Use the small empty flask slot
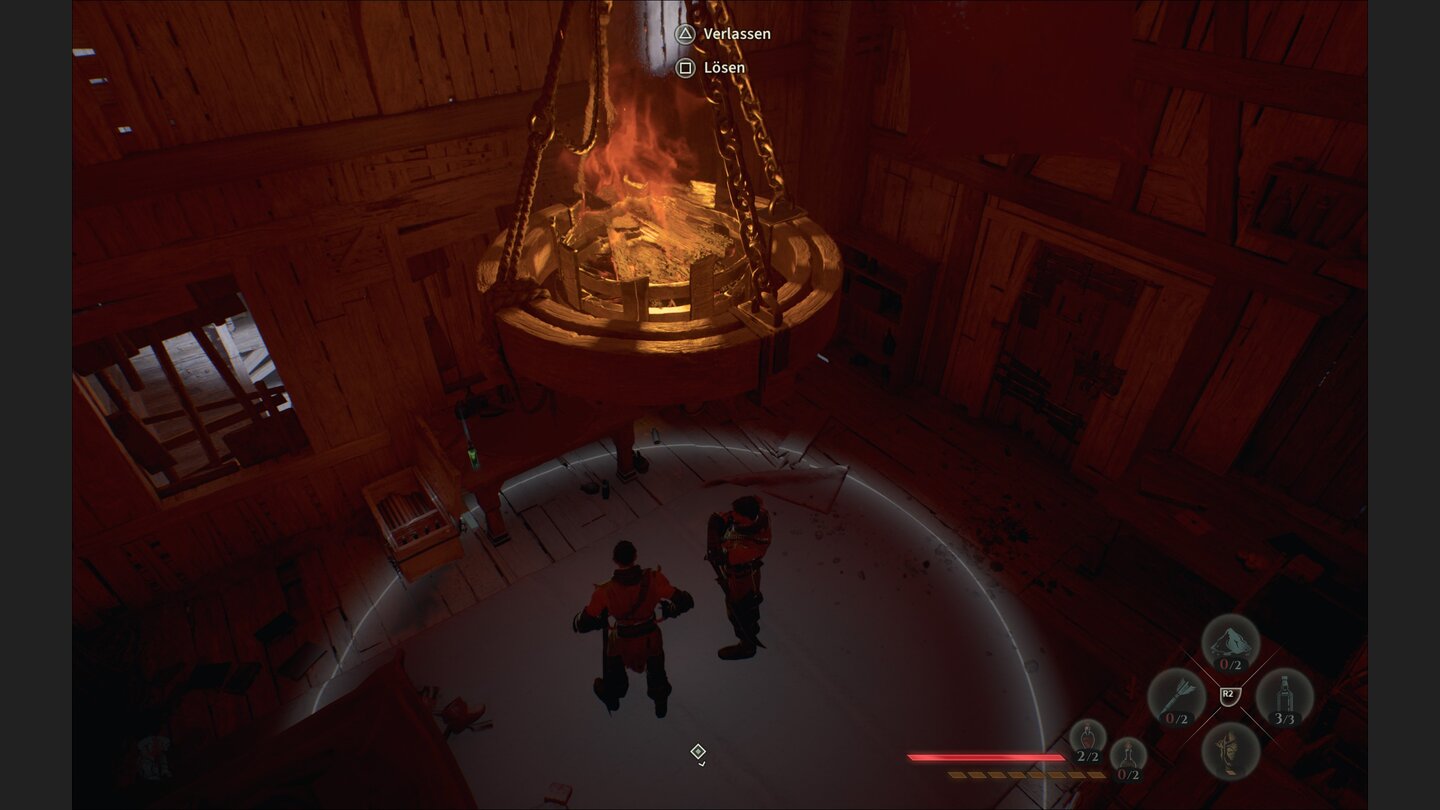Image resolution: width=1440 pixels, height=810 pixels. pos(1128,758)
